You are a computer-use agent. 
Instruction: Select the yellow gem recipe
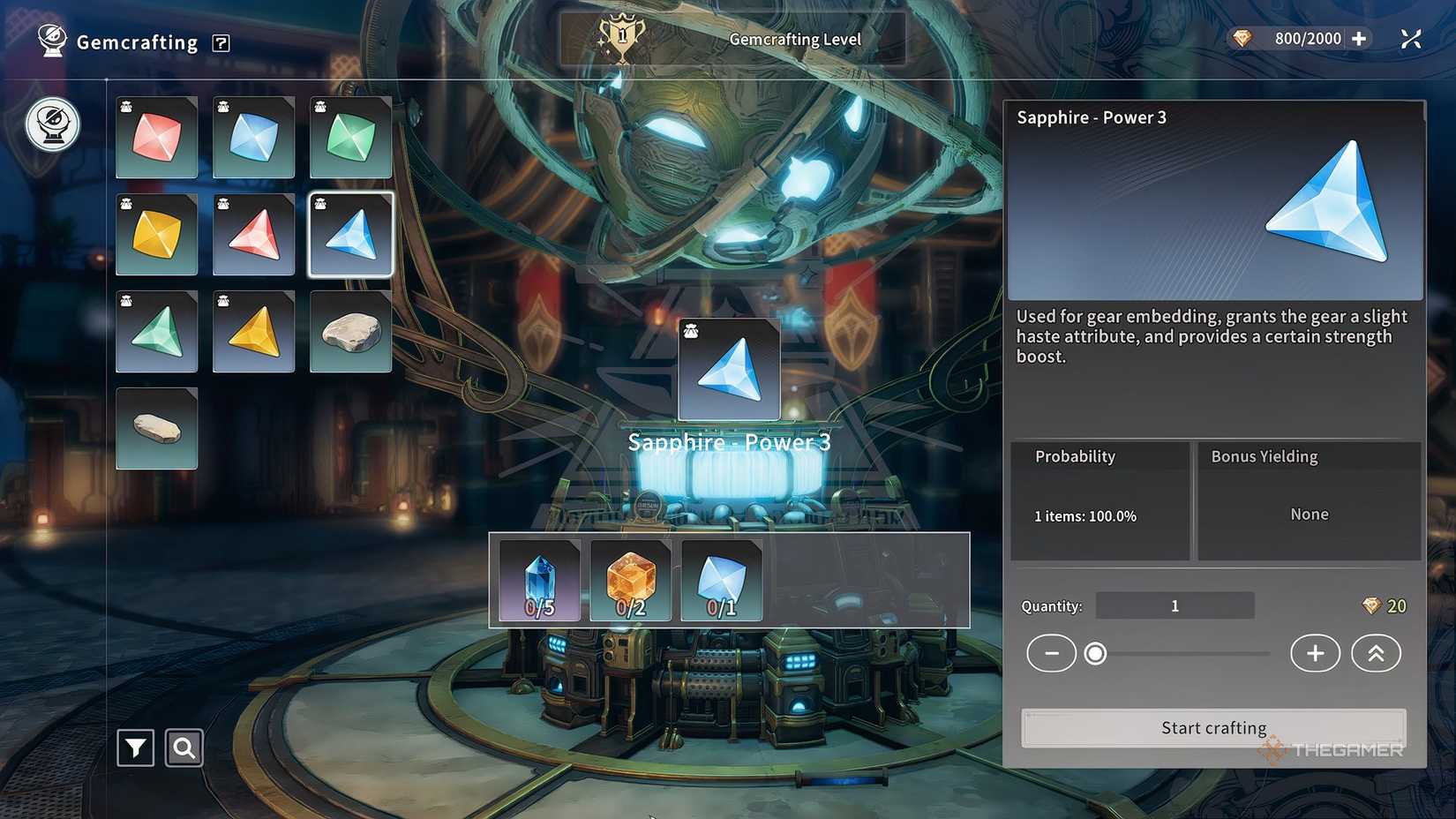(x=156, y=234)
